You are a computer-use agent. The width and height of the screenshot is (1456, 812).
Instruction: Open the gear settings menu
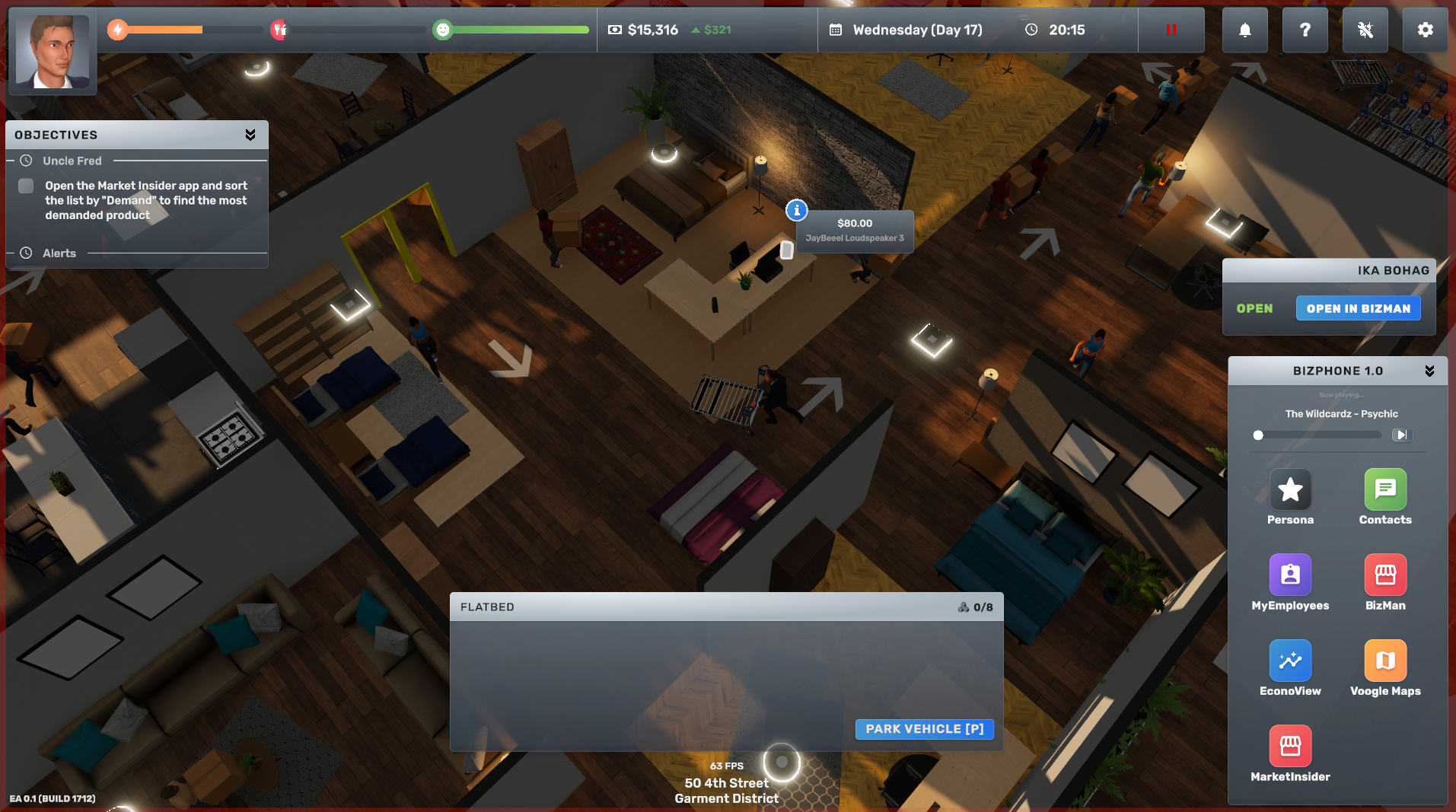tap(1425, 30)
